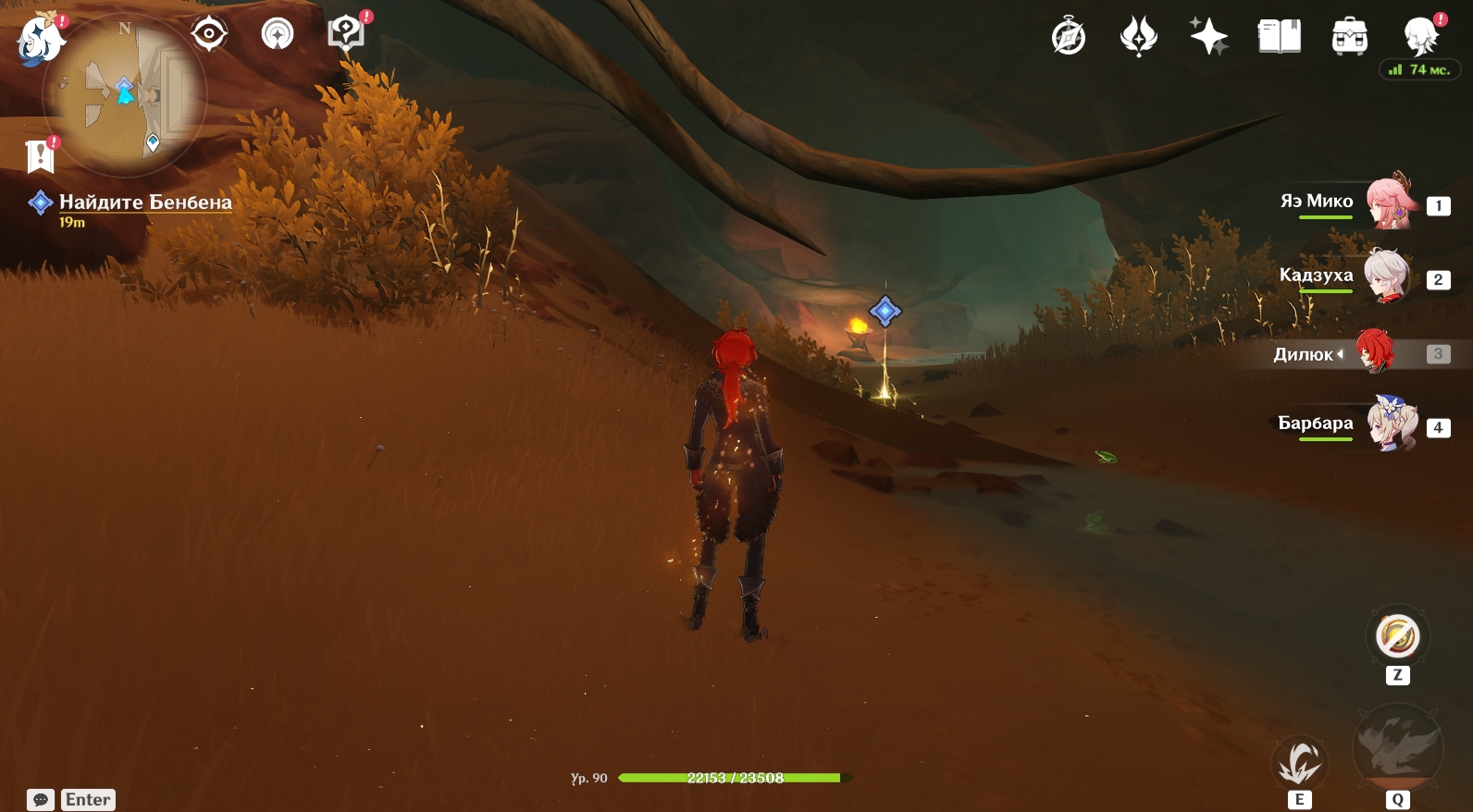Open the flame-crest icon in the top bar
Screen dimensions: 1473x812
click(1139, 38)
